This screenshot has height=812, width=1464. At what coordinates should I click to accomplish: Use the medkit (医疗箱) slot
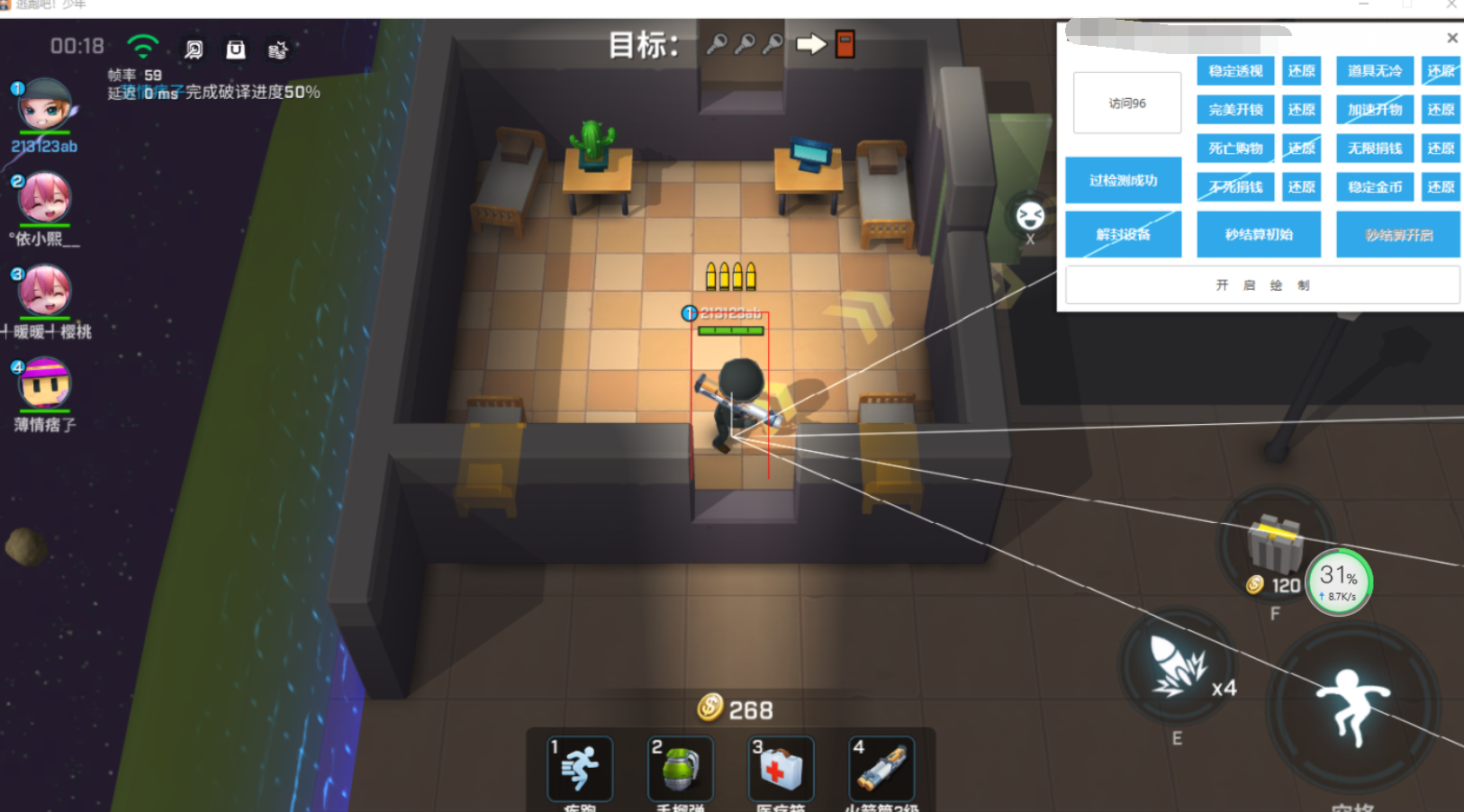(x=781, y=768)
